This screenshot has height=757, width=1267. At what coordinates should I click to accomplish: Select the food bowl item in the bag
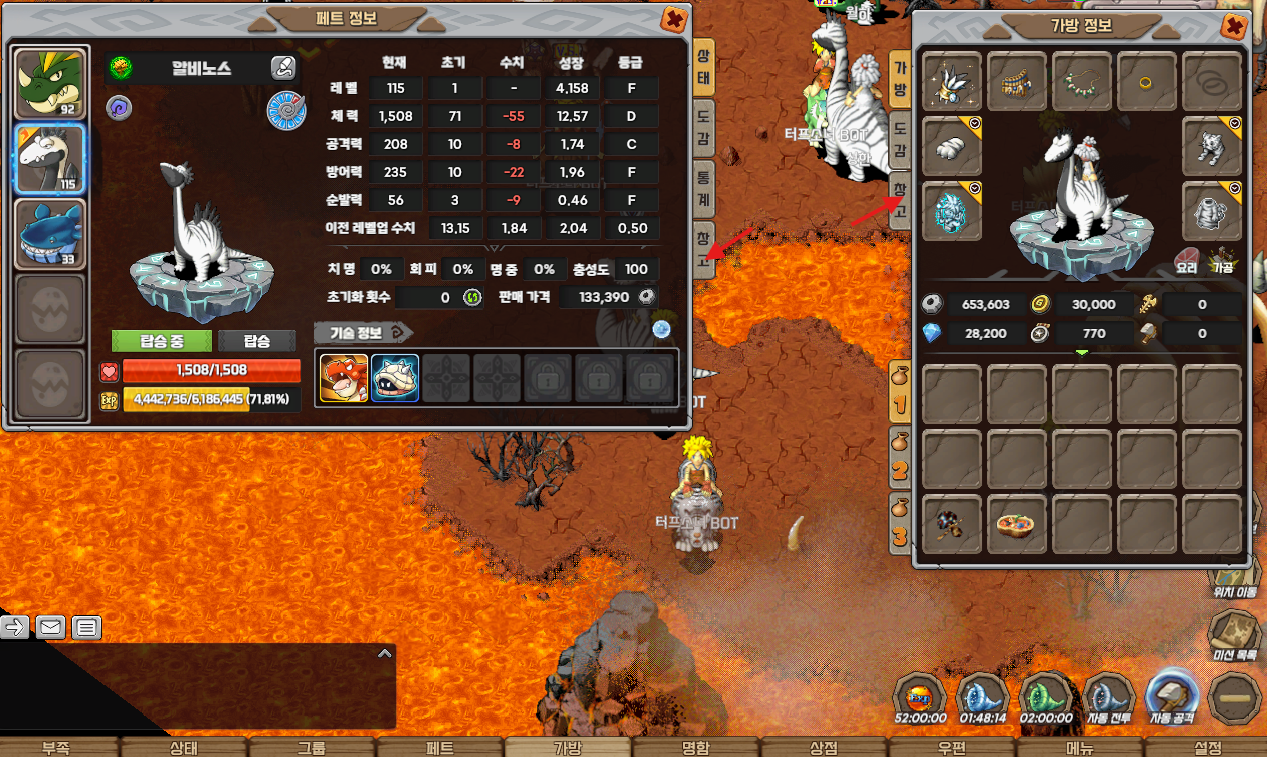tap(1017, 524)
